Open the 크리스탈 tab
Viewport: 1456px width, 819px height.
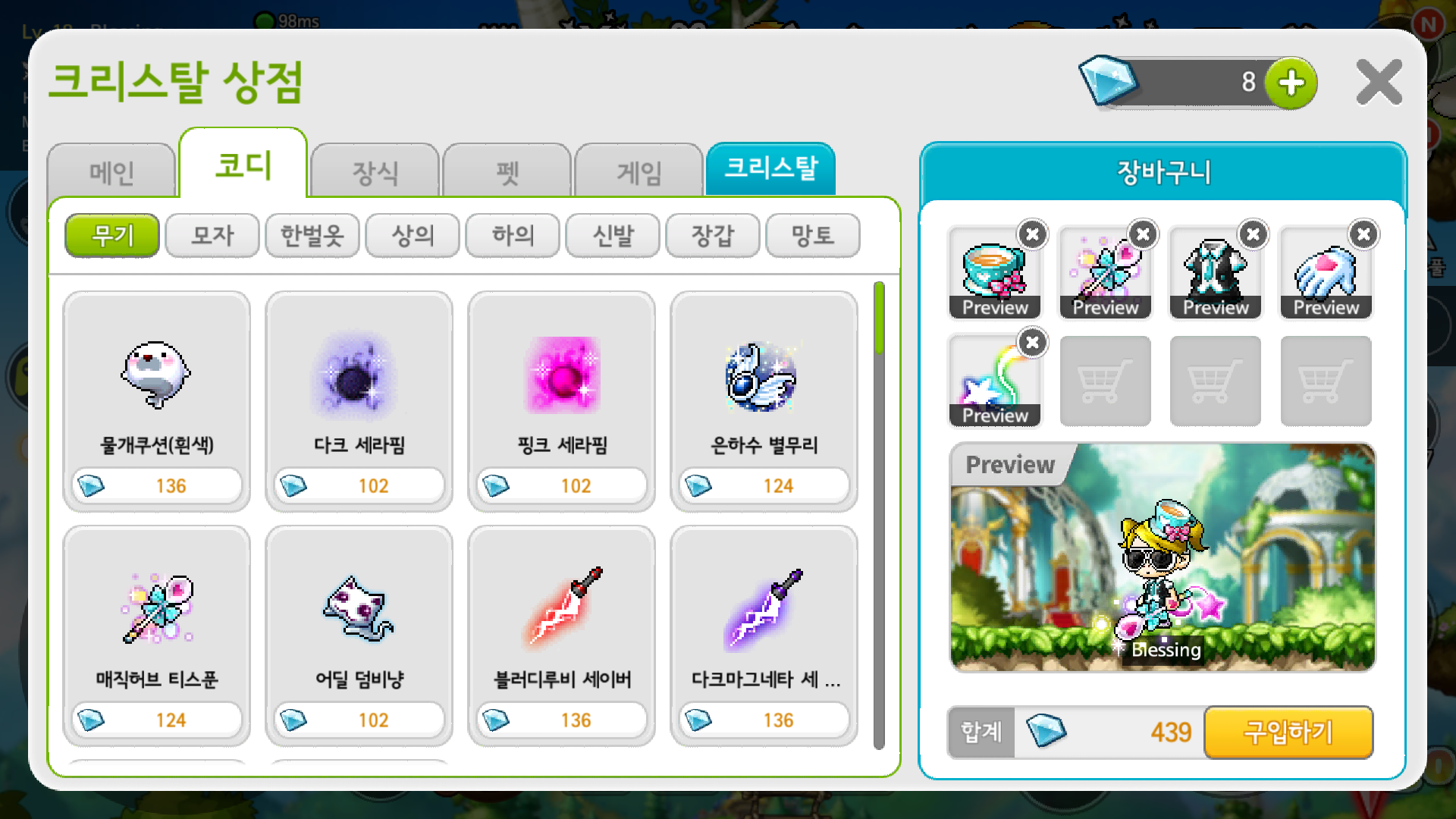(x=770, y=170)
